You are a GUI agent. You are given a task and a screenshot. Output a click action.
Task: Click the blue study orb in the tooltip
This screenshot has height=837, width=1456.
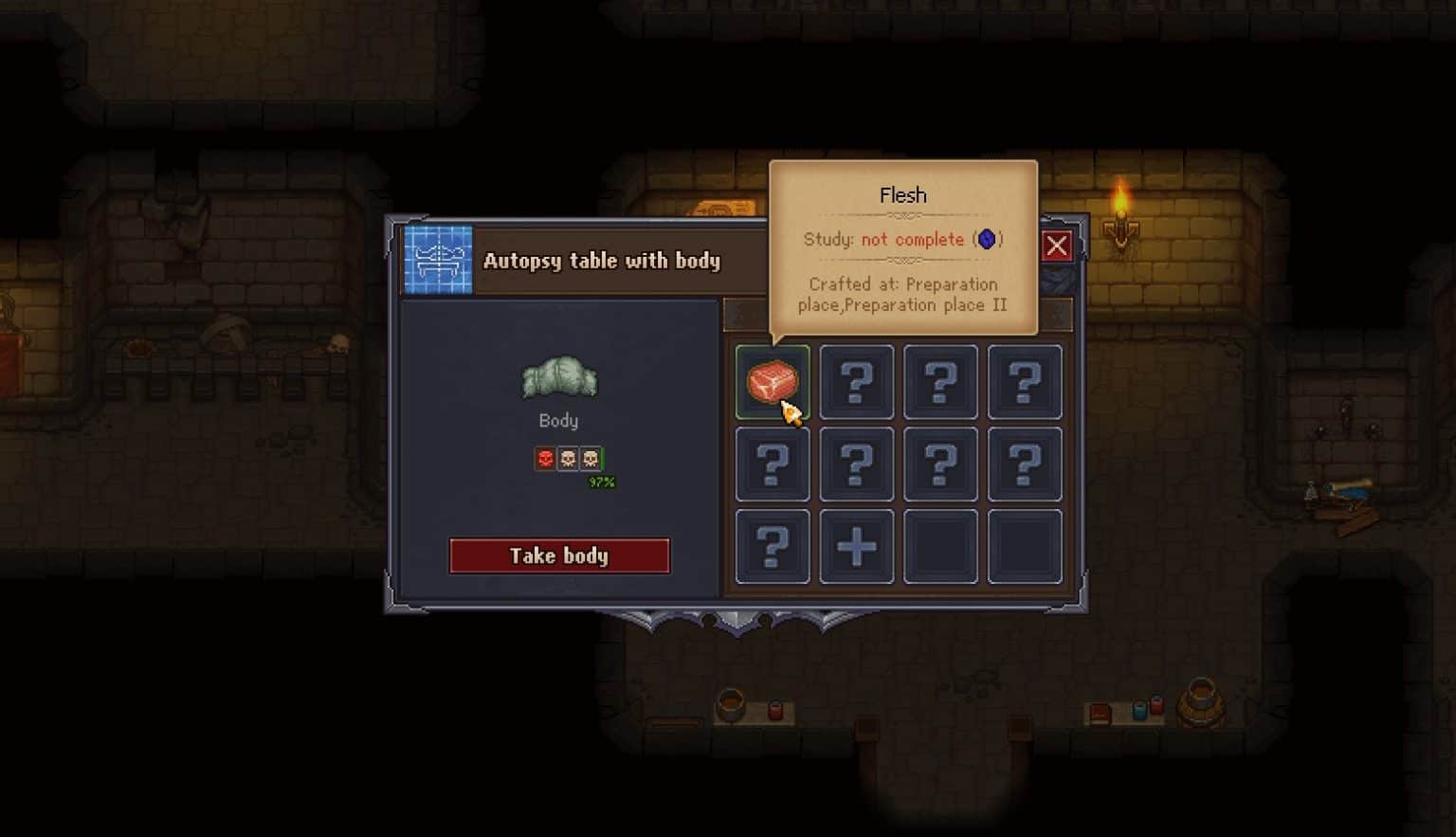(x=987, y=239)
